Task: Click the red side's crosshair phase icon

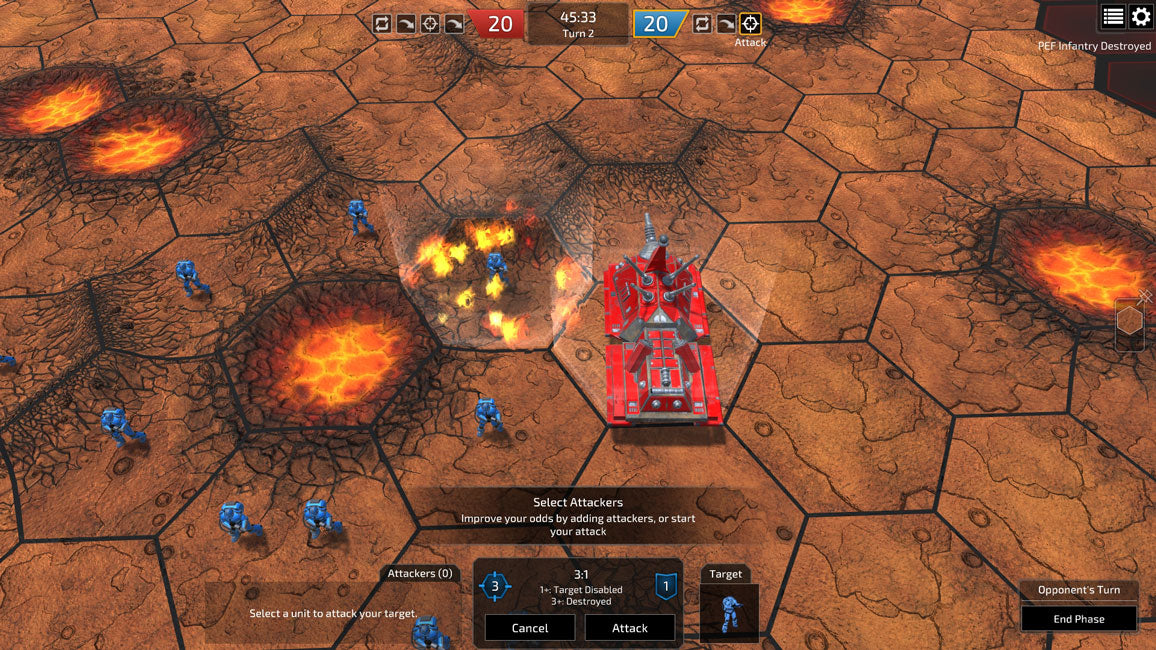Action: [430, 24]
